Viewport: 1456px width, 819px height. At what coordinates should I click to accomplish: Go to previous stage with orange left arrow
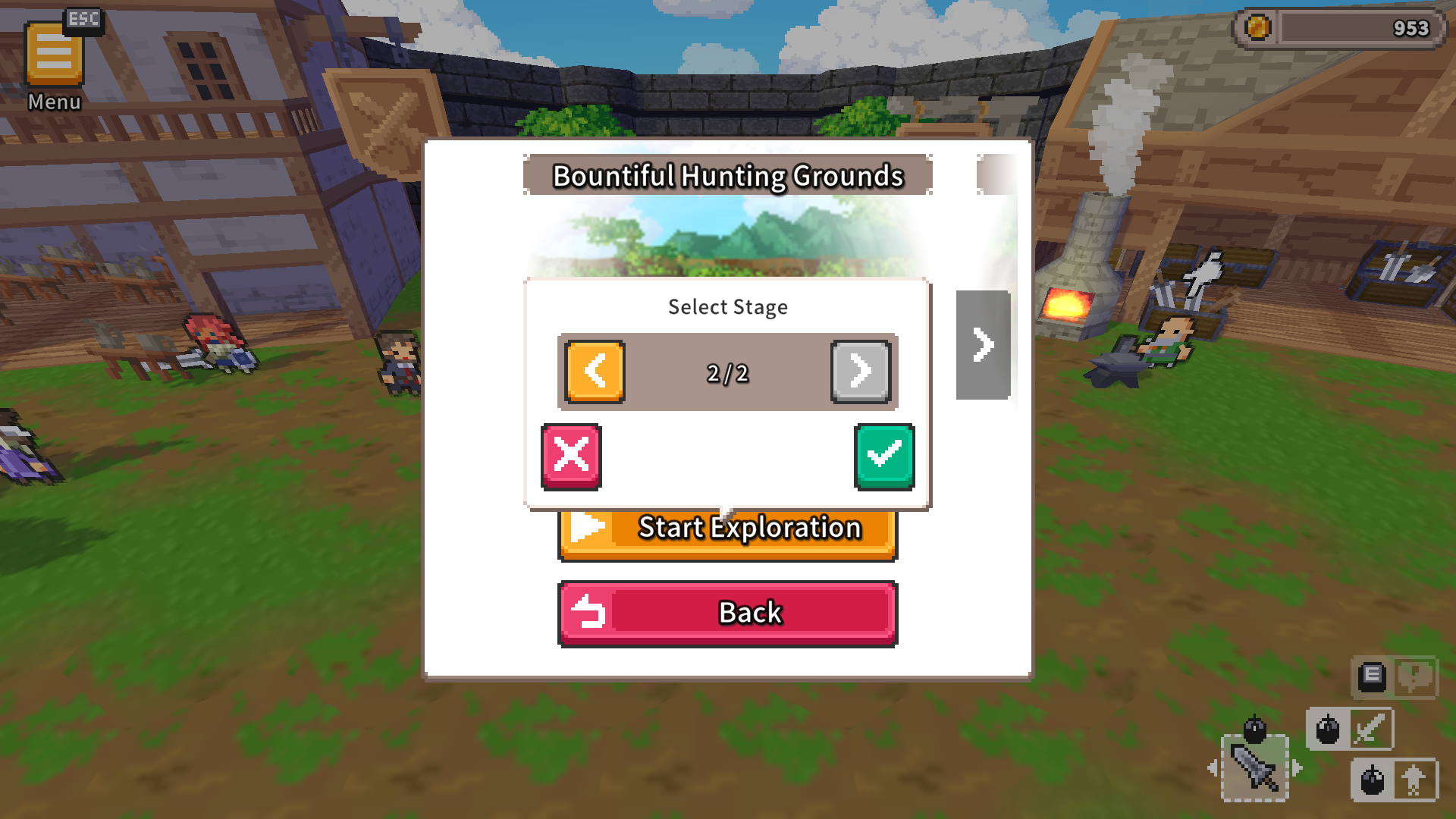coord(595,372)
